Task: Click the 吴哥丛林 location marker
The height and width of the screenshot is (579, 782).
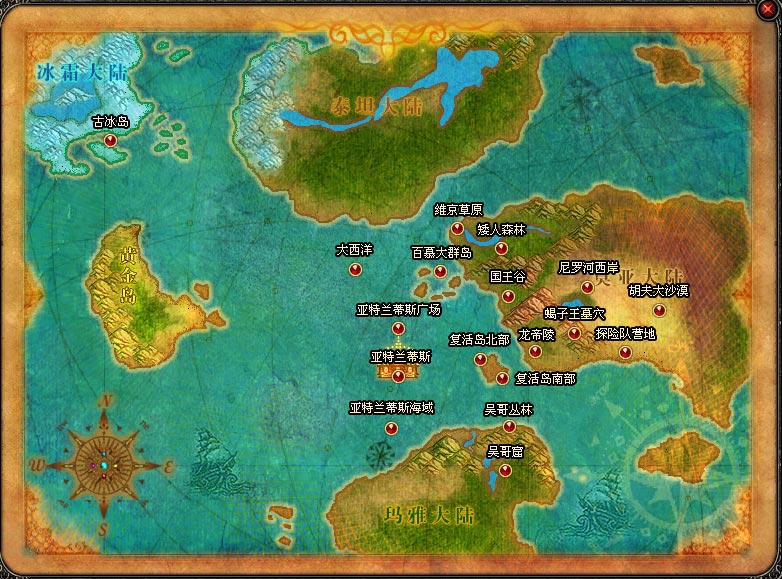Action: coord(509,427)
